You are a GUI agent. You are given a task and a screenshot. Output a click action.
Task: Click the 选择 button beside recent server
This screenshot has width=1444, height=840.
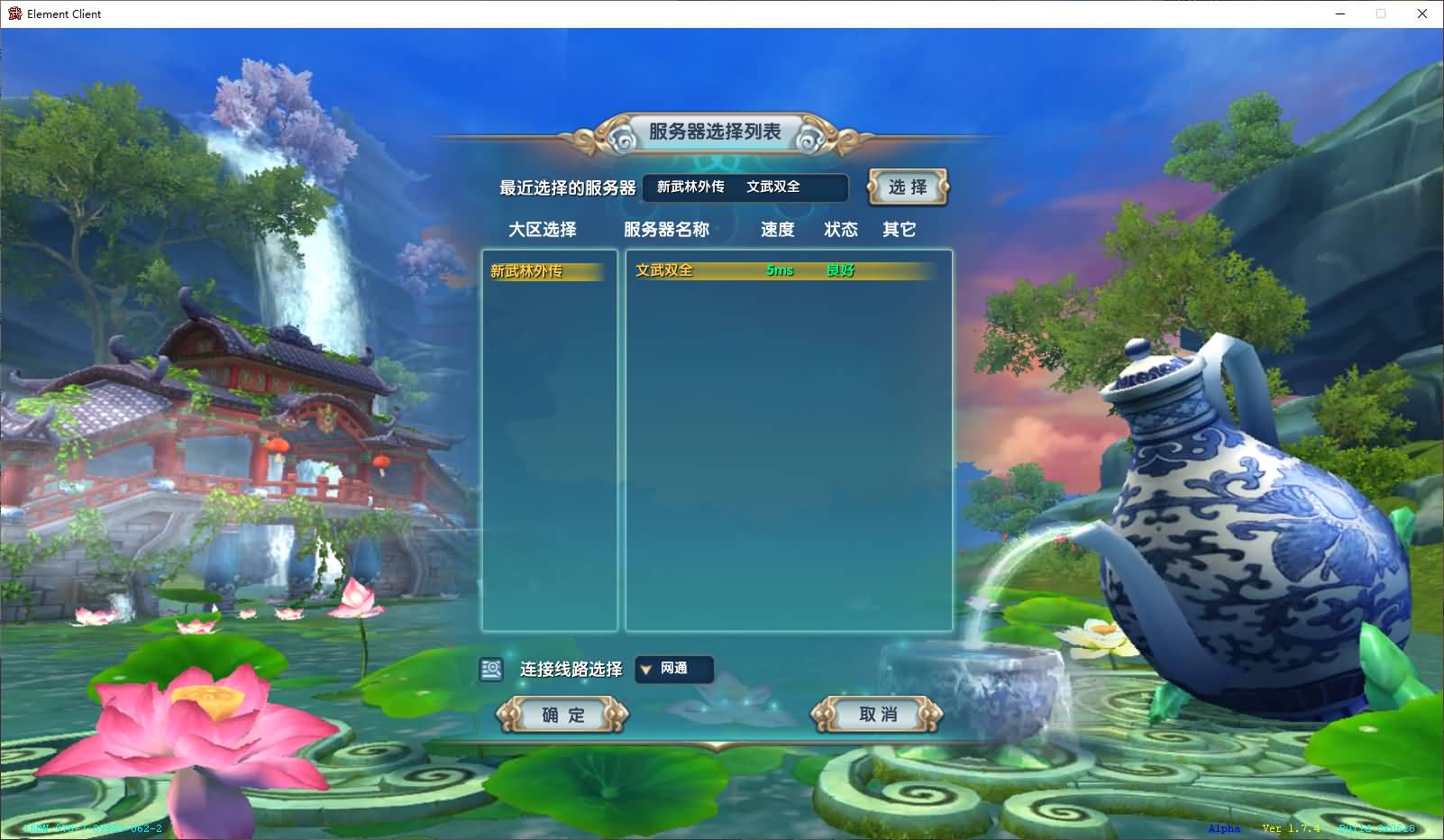coord(908,187)
